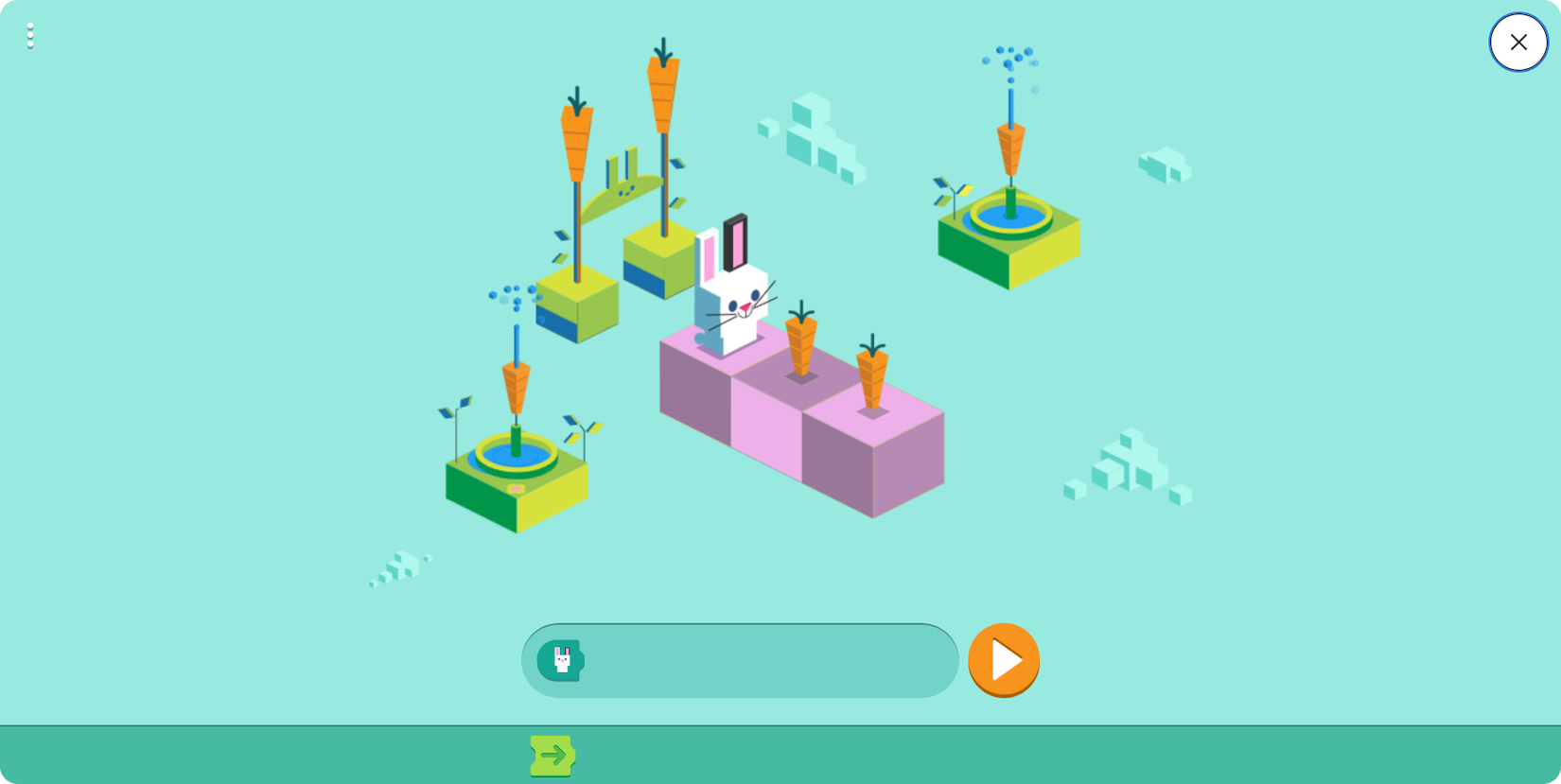1561x784 pixels.
Task: Click the green block toolbar at the bottom
Action: (780, 754)
